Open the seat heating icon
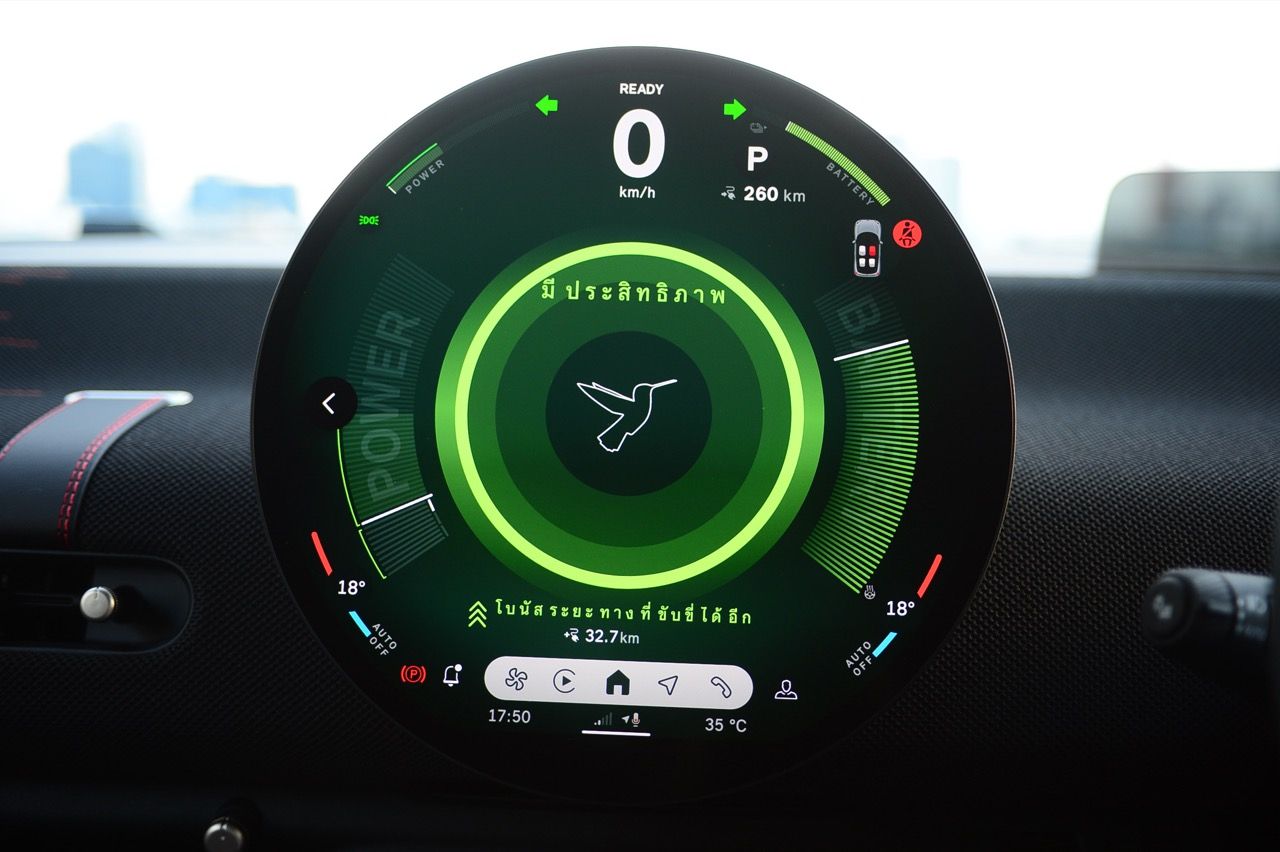 (871, 591)
